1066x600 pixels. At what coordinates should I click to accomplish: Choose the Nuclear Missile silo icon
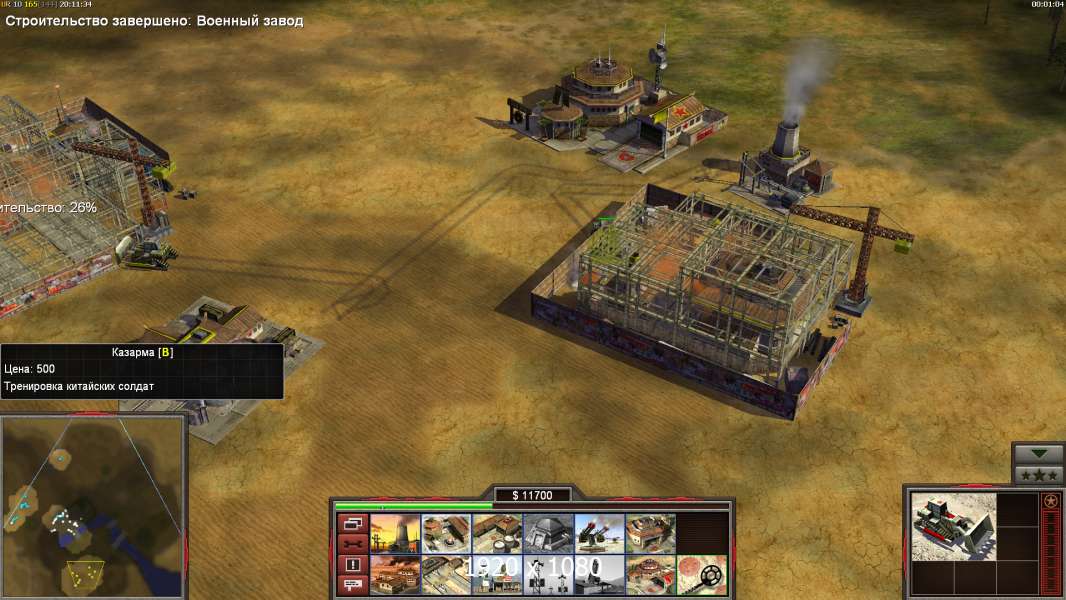click(x=599, y=574)
